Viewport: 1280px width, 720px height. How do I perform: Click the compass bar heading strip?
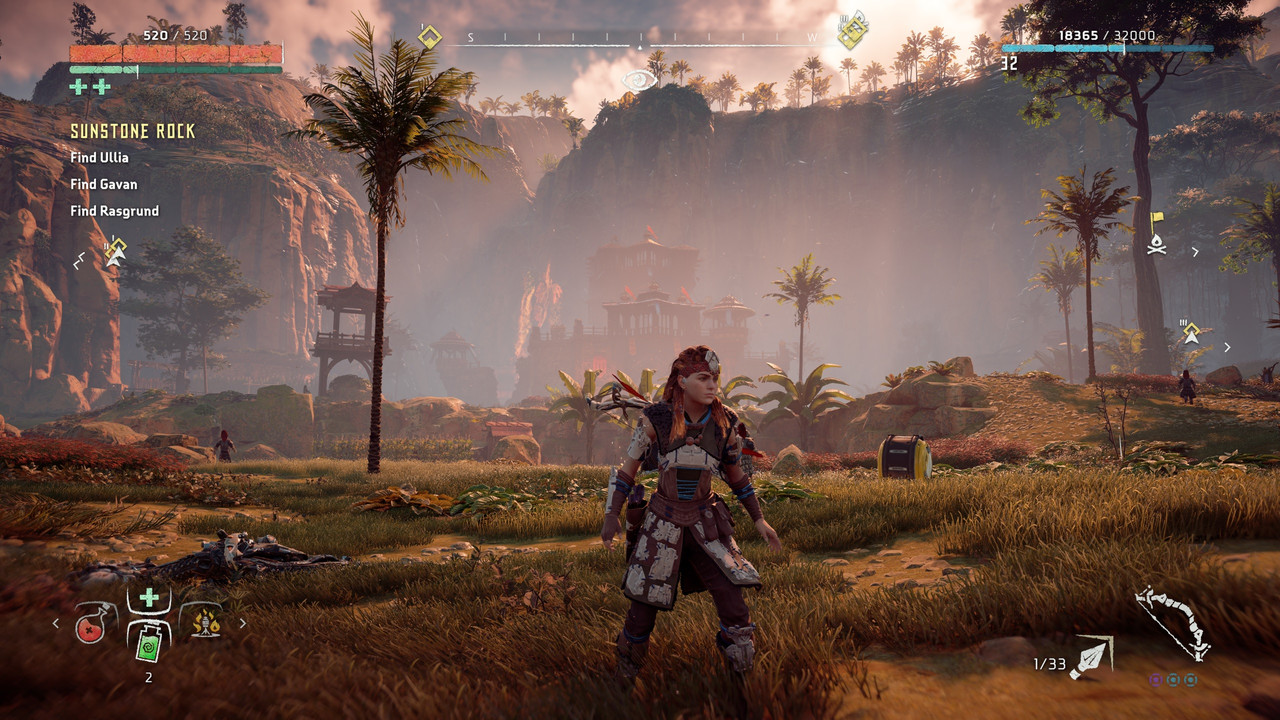[640, 40]
